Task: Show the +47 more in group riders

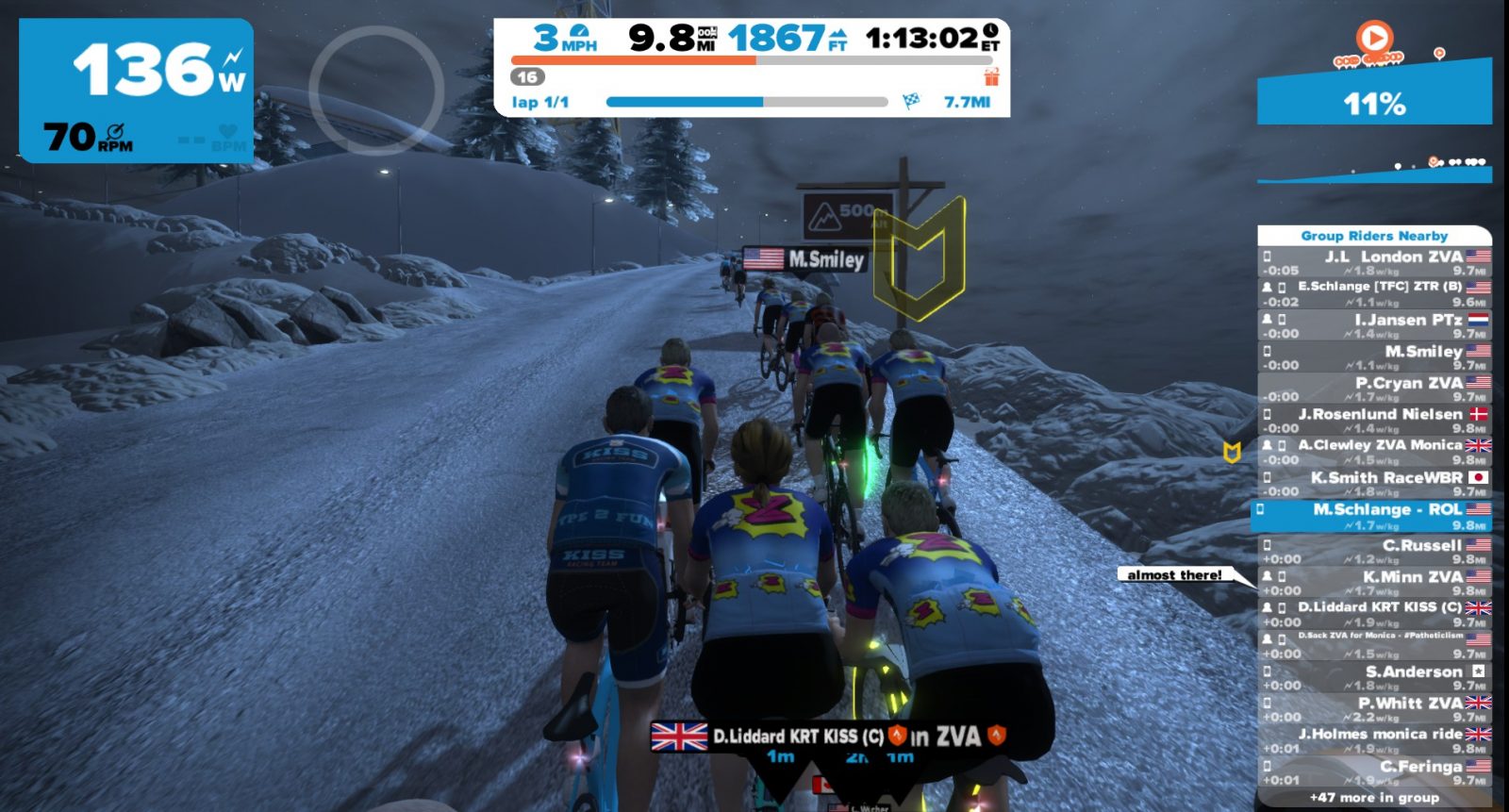Action: (1374, 798)
